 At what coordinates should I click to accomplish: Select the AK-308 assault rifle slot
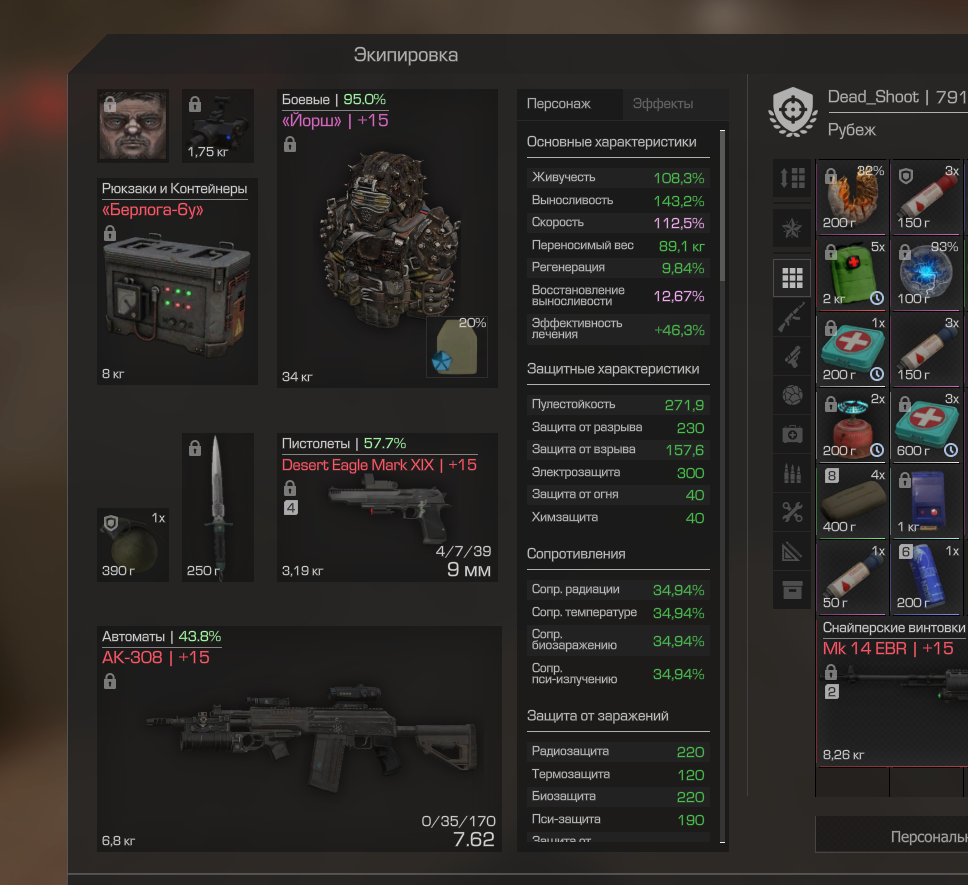click(x=300, y=740)
